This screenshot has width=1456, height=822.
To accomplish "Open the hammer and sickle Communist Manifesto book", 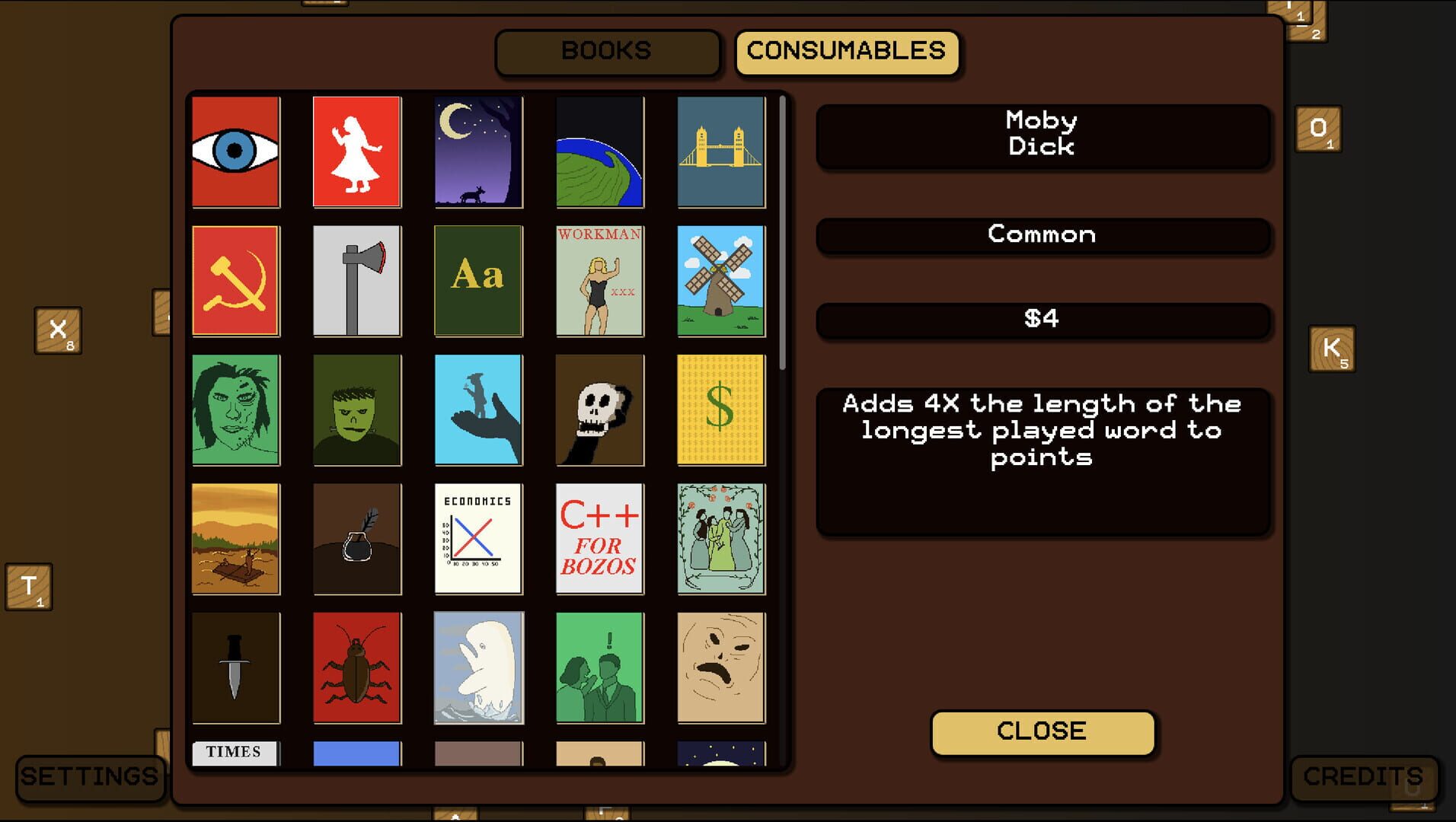I will [x=235, y=280].
